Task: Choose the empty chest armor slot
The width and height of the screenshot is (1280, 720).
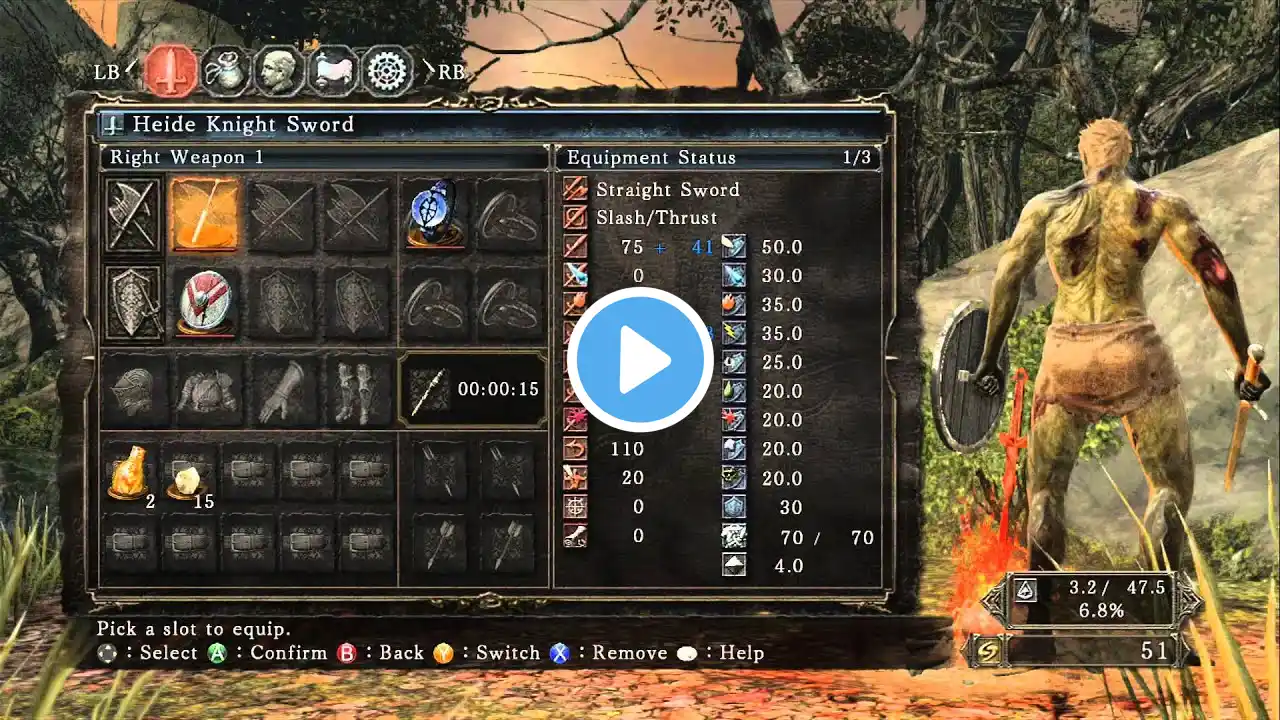Action: 207,389
